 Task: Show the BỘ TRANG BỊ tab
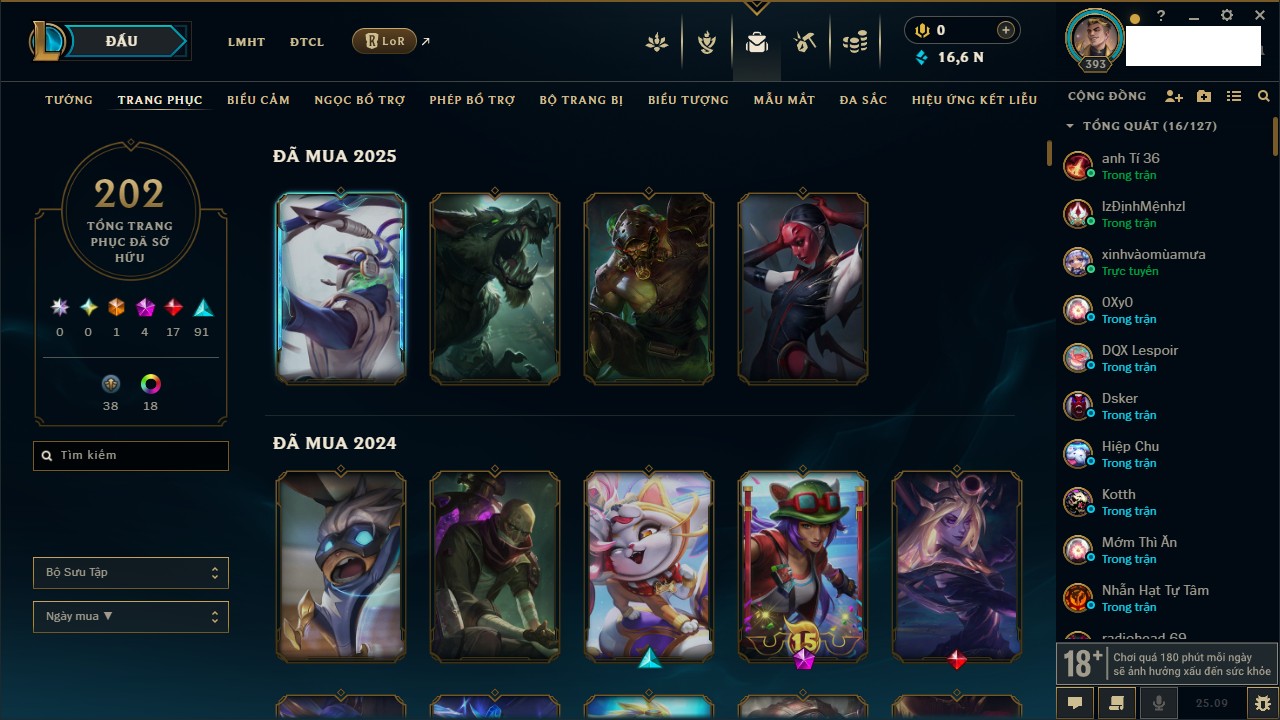(581, 100)
